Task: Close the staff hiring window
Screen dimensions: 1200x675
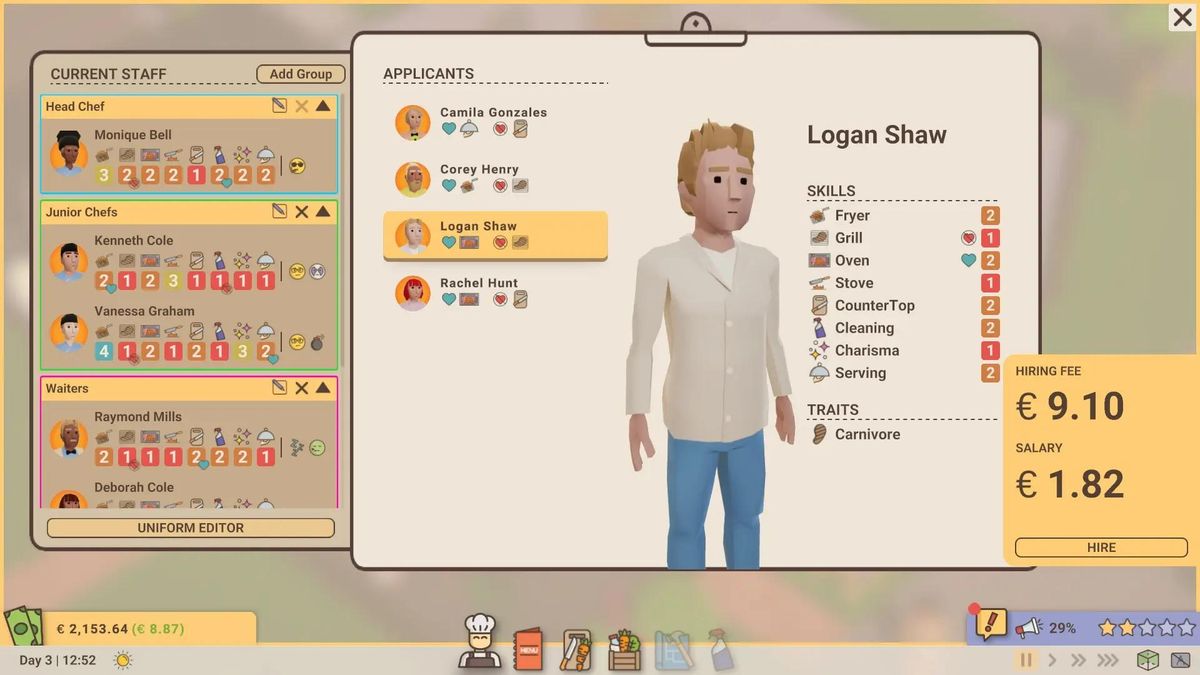Action: point(1182,18)
